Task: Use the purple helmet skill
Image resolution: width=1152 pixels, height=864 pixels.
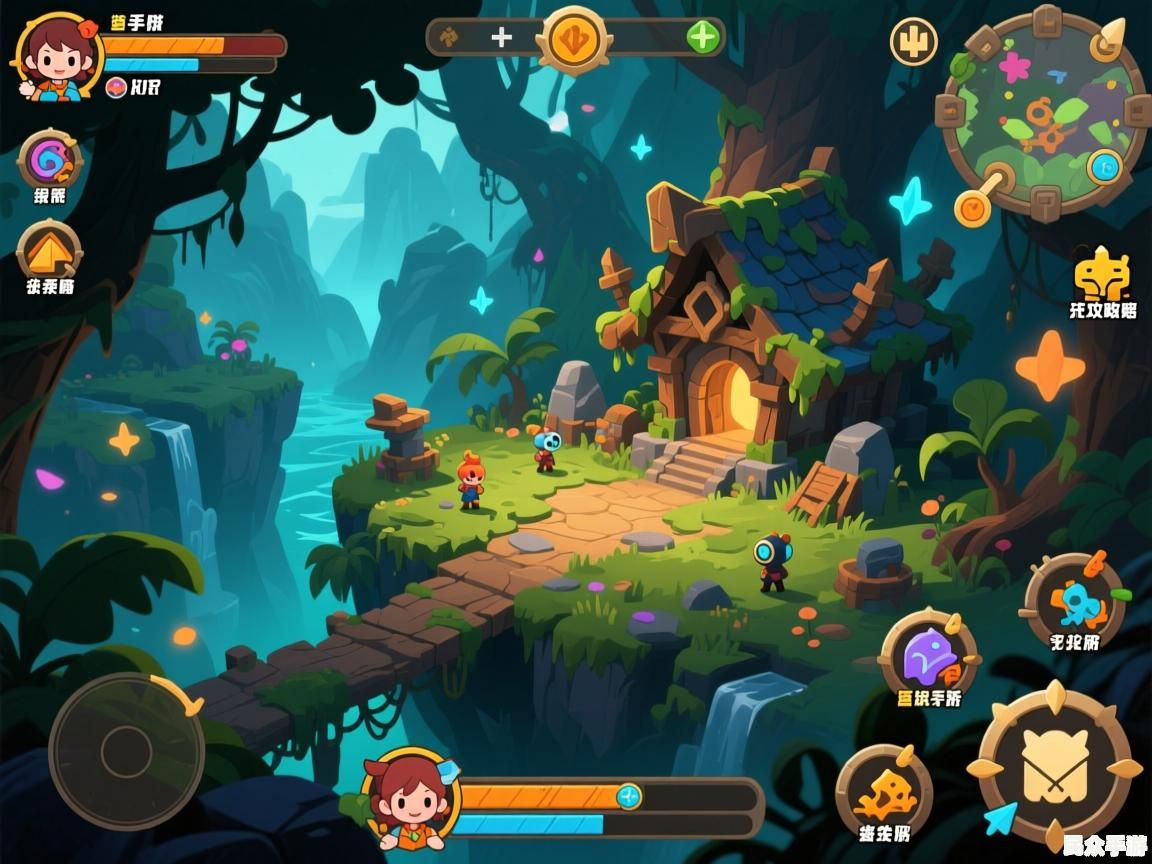Action: click(928, 657)
